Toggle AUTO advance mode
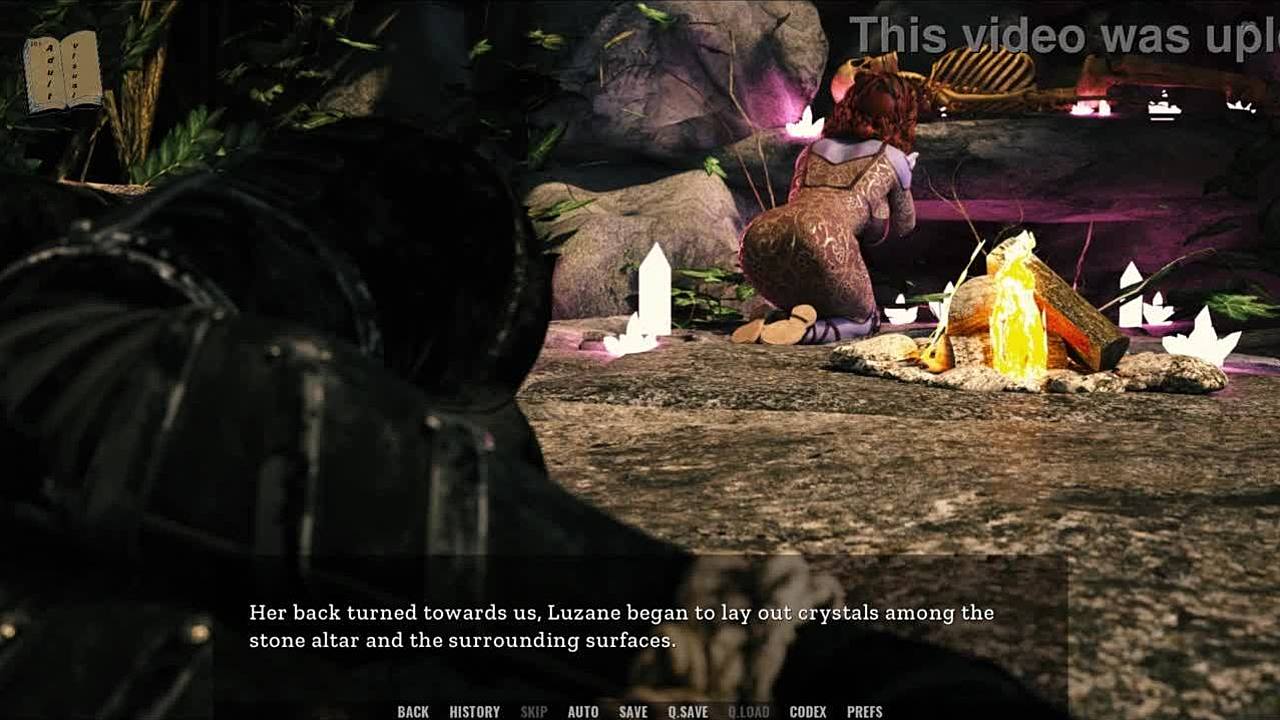Screen dimensions: 1280x720 tap(583, 712)
